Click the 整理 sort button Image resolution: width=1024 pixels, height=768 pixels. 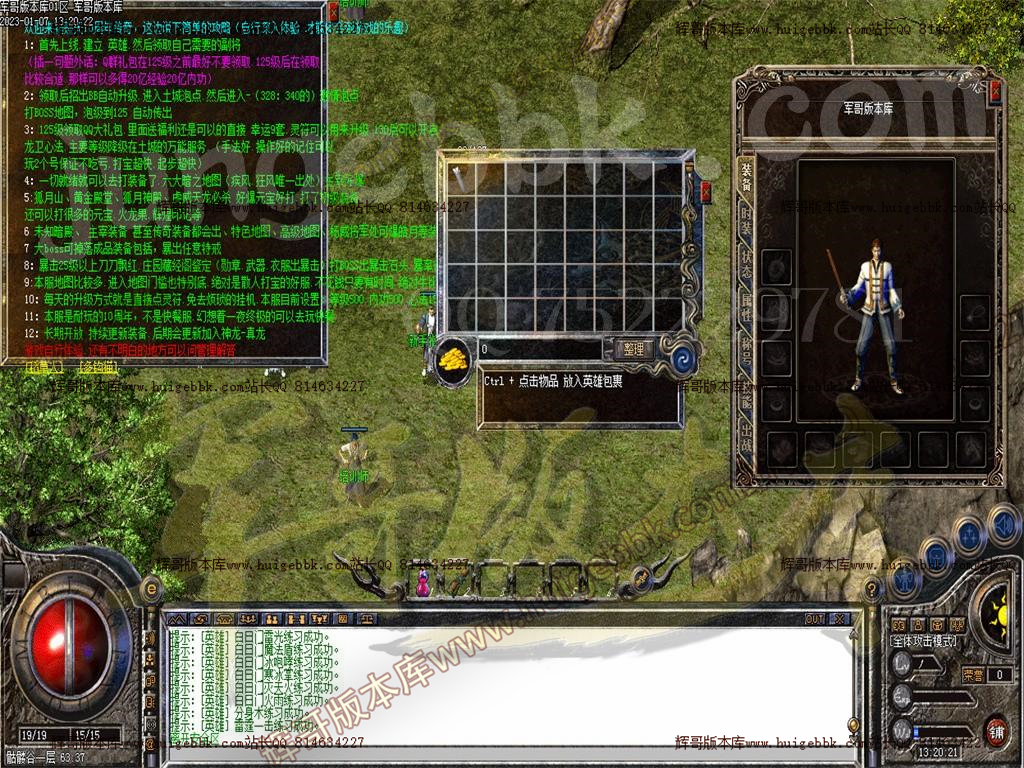pos(633,349)
